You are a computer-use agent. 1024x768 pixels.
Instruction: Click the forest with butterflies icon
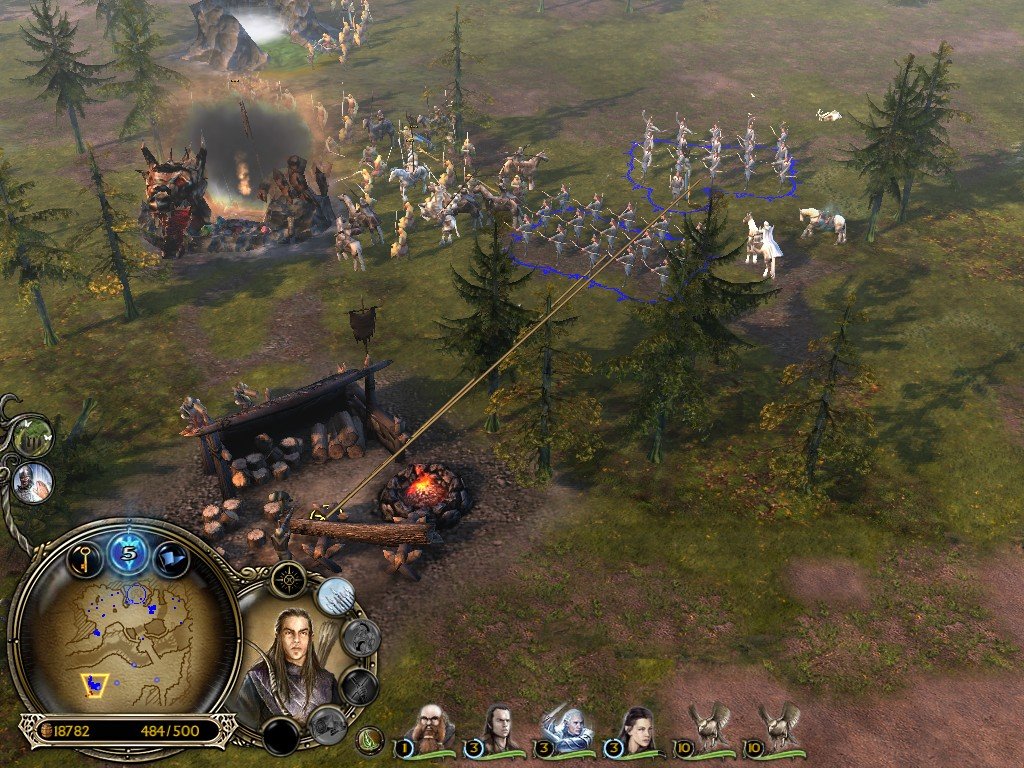pyautogui.click(x=32, y=436)
